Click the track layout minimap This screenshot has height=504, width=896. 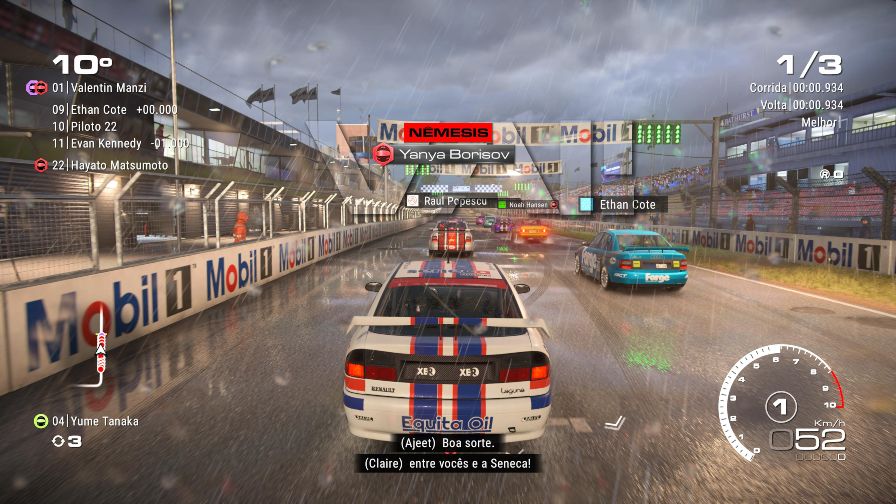point(99,345)
